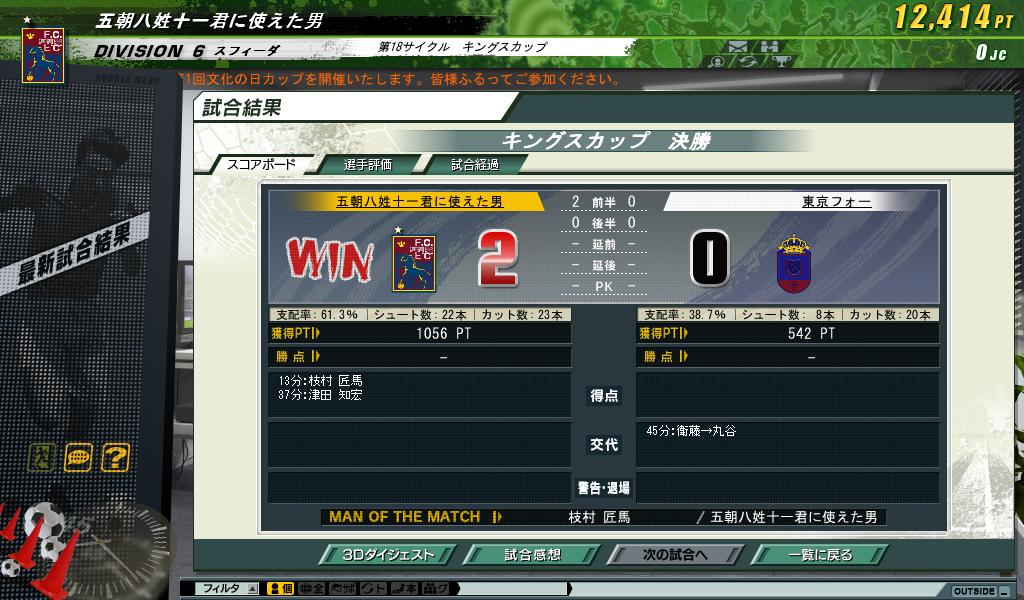Click the yellow question mark help icon
This screenshot has height=600, width=1024.
click(116, 458)
